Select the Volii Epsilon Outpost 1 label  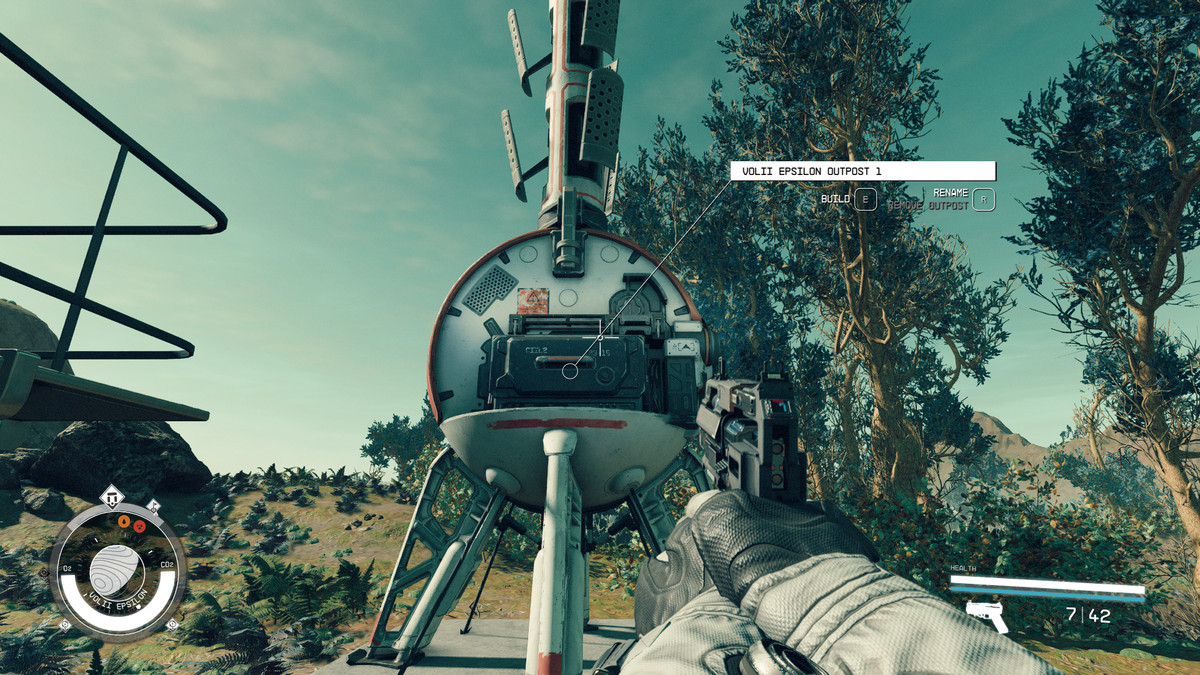point(863,171)
